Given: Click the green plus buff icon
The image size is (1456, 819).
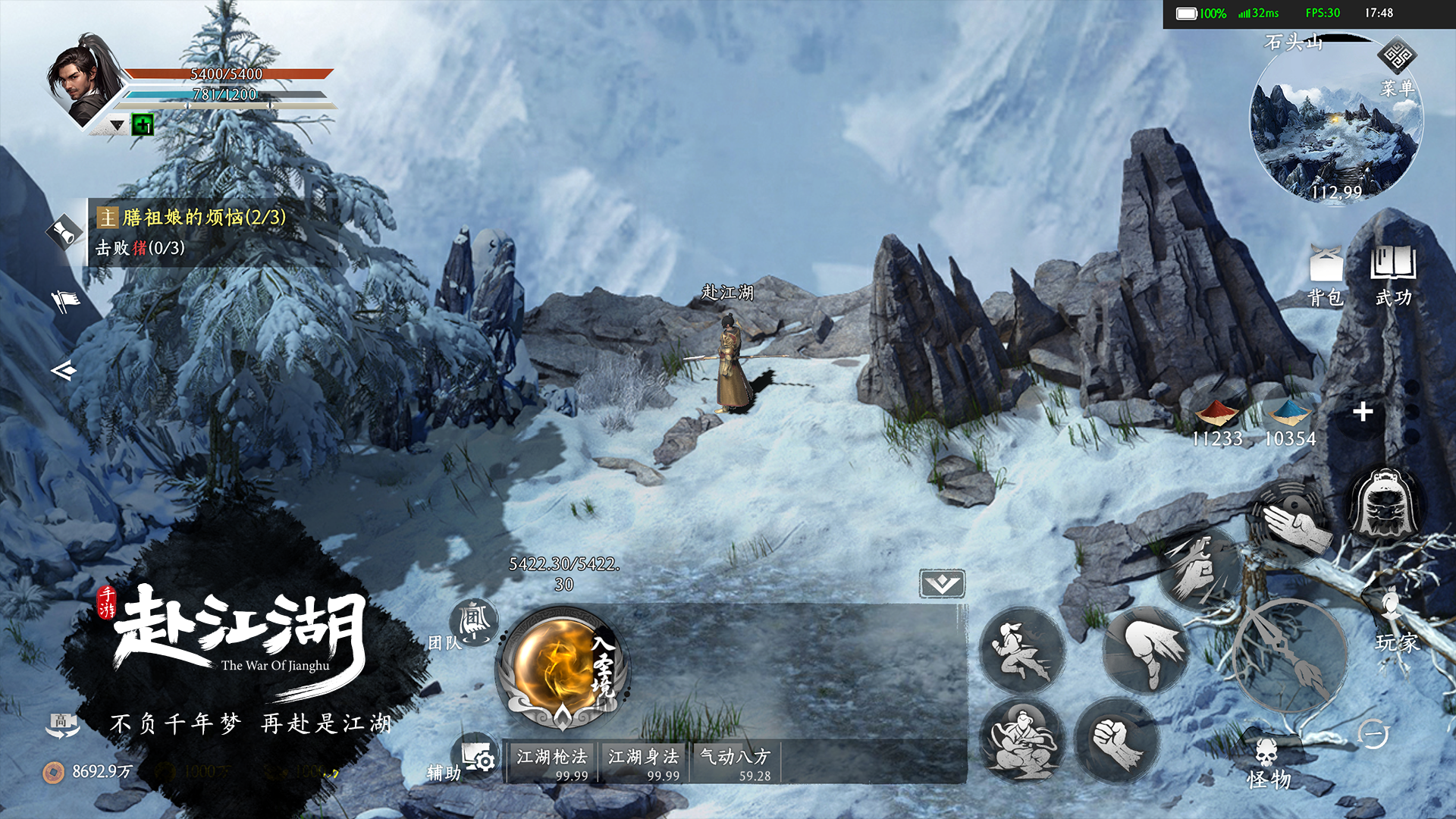Looking at the screenshot, I should pos(143,124).
